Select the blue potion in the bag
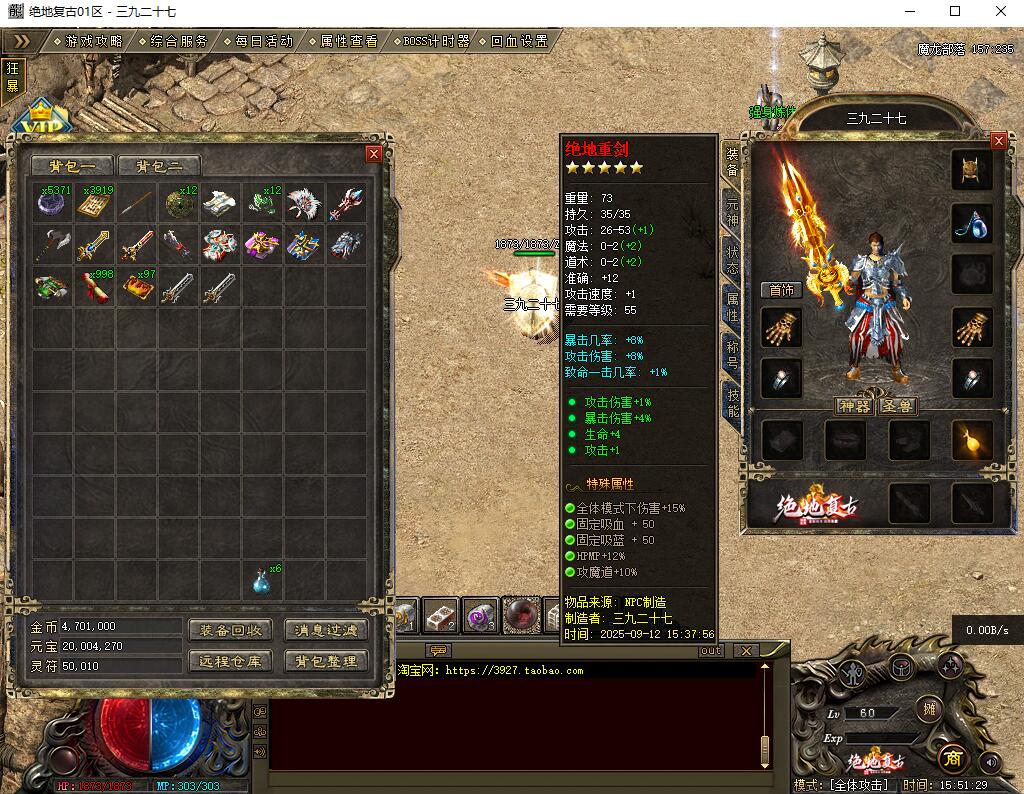 point(261,580)
